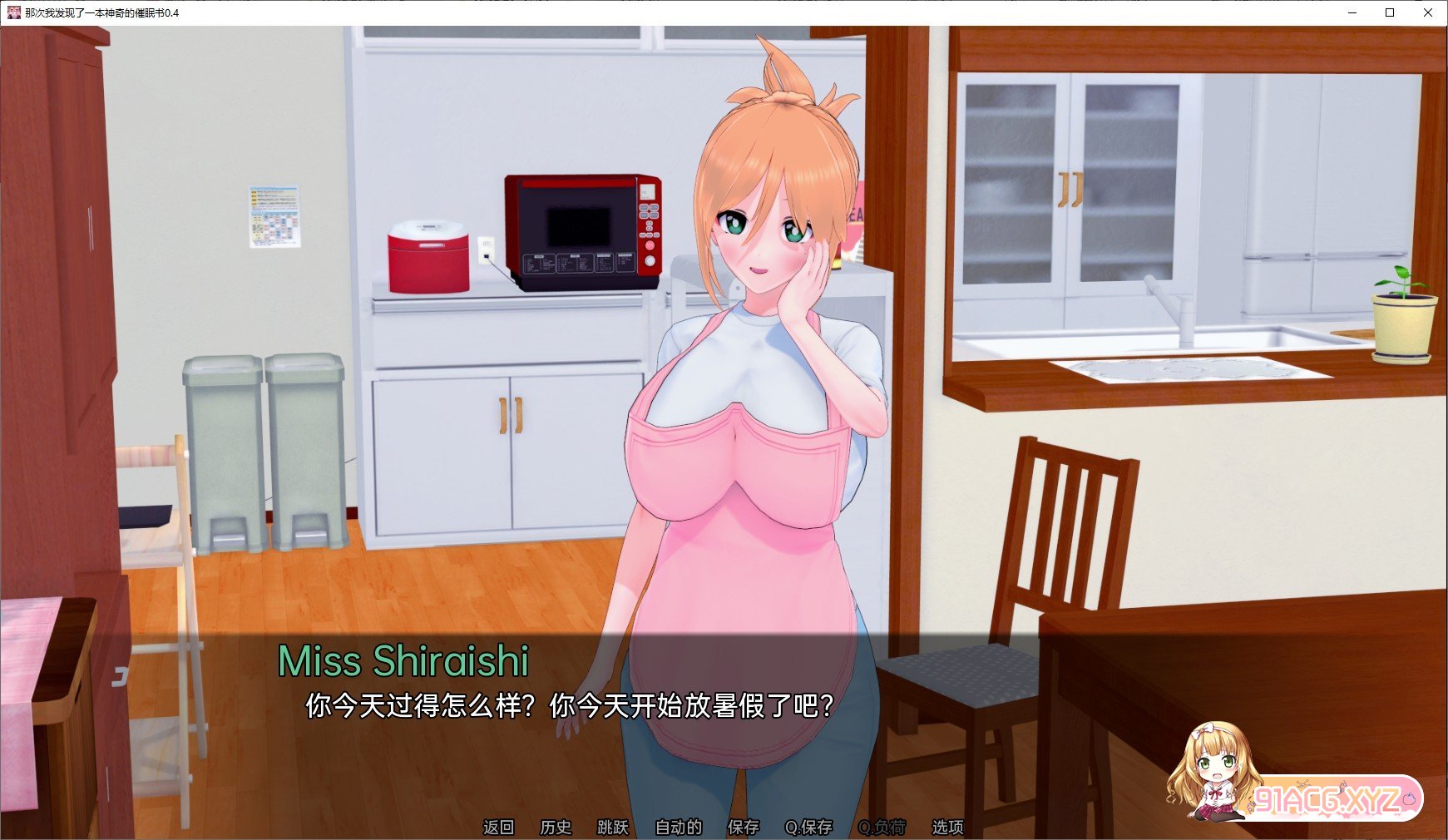This screenshot has width=1448, height=840.
Task: Click the 返回 (Back) quick menu button
Action: [x=498, y=827]
